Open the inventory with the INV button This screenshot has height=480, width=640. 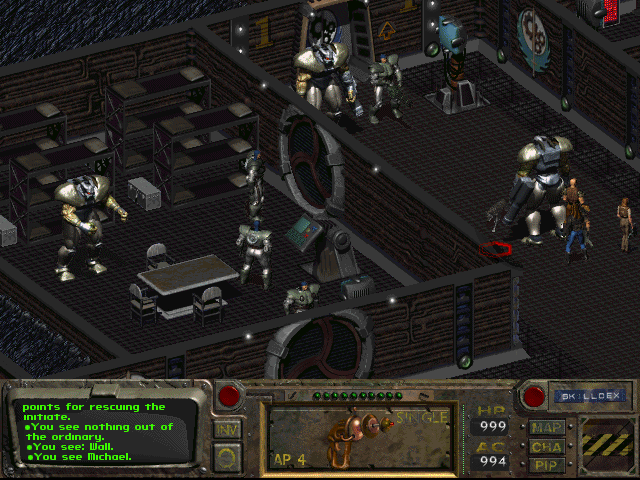[x=227, y=430]
